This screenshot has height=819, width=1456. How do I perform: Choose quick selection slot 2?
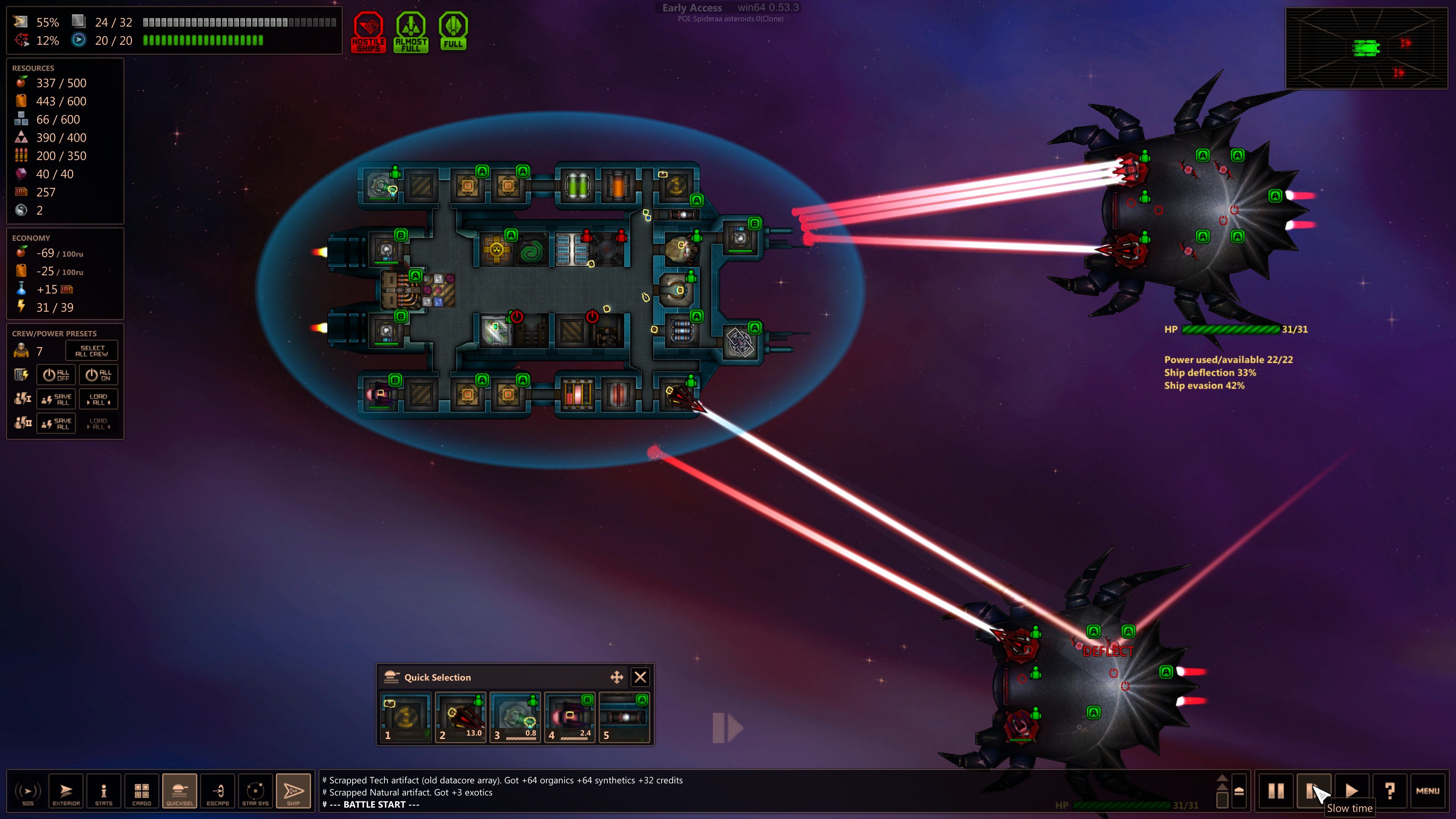click(x=461, y=717)
